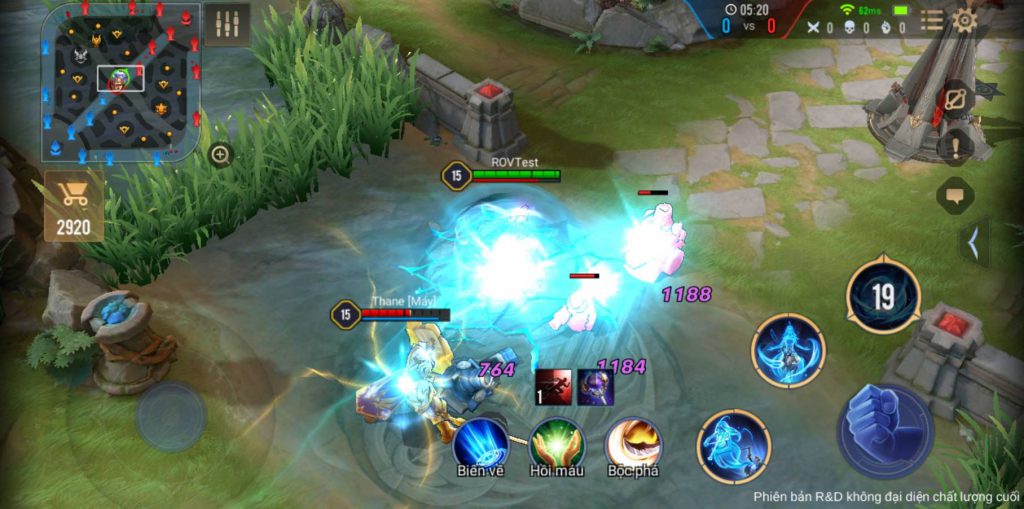Activate the Biến về recall ability

pos(479,441)
